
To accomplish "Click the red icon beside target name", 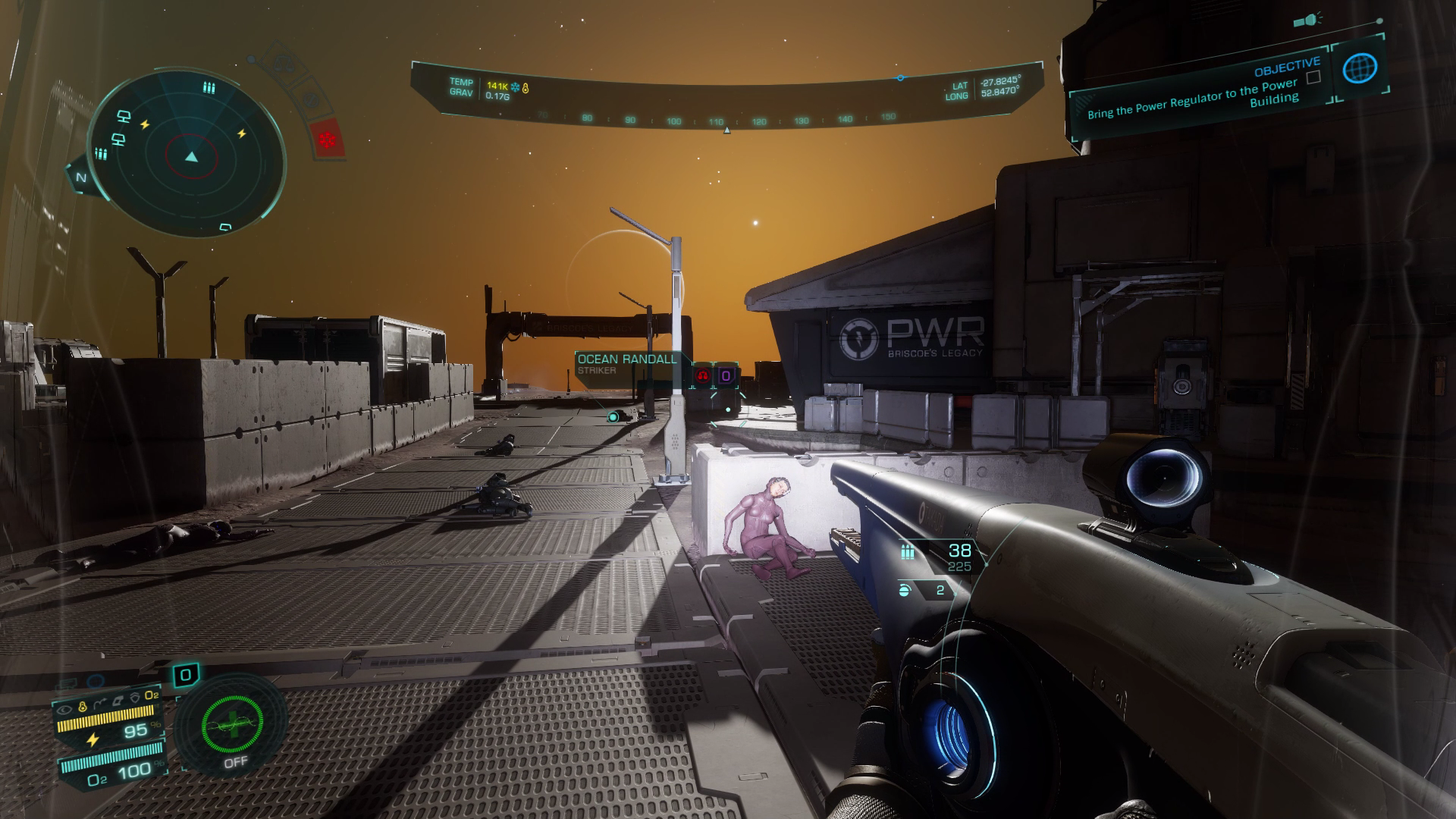I will pos(703,375).
